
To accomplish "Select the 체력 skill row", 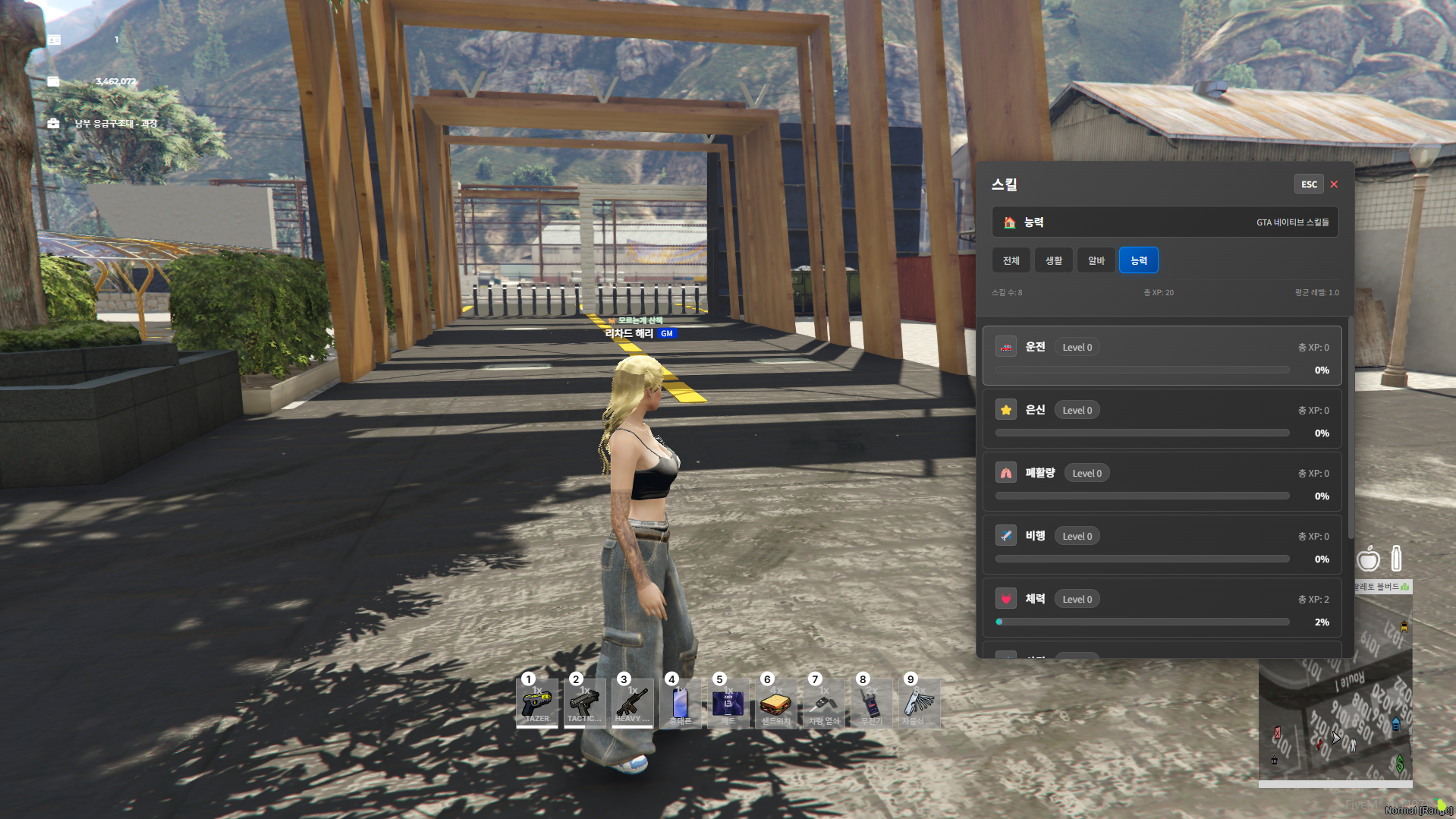I will point(1161,609).
